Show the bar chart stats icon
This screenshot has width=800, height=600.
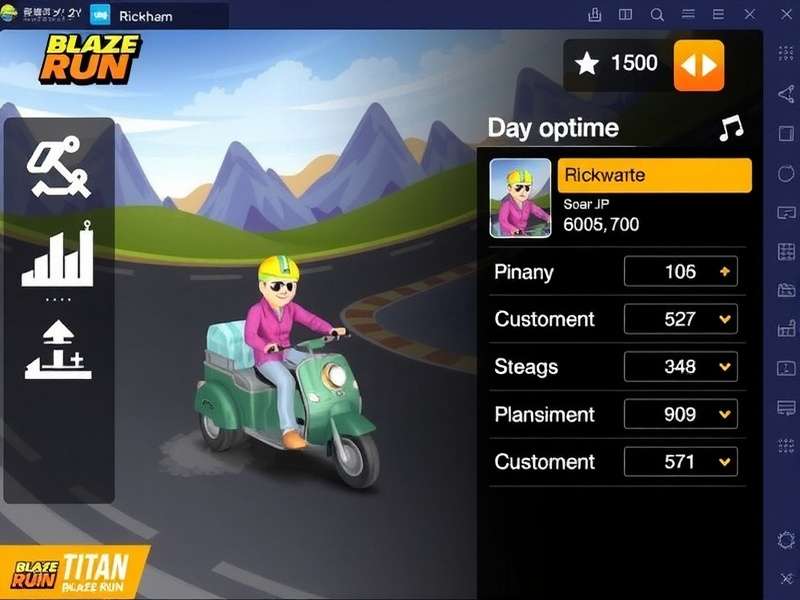click(58, 256)
